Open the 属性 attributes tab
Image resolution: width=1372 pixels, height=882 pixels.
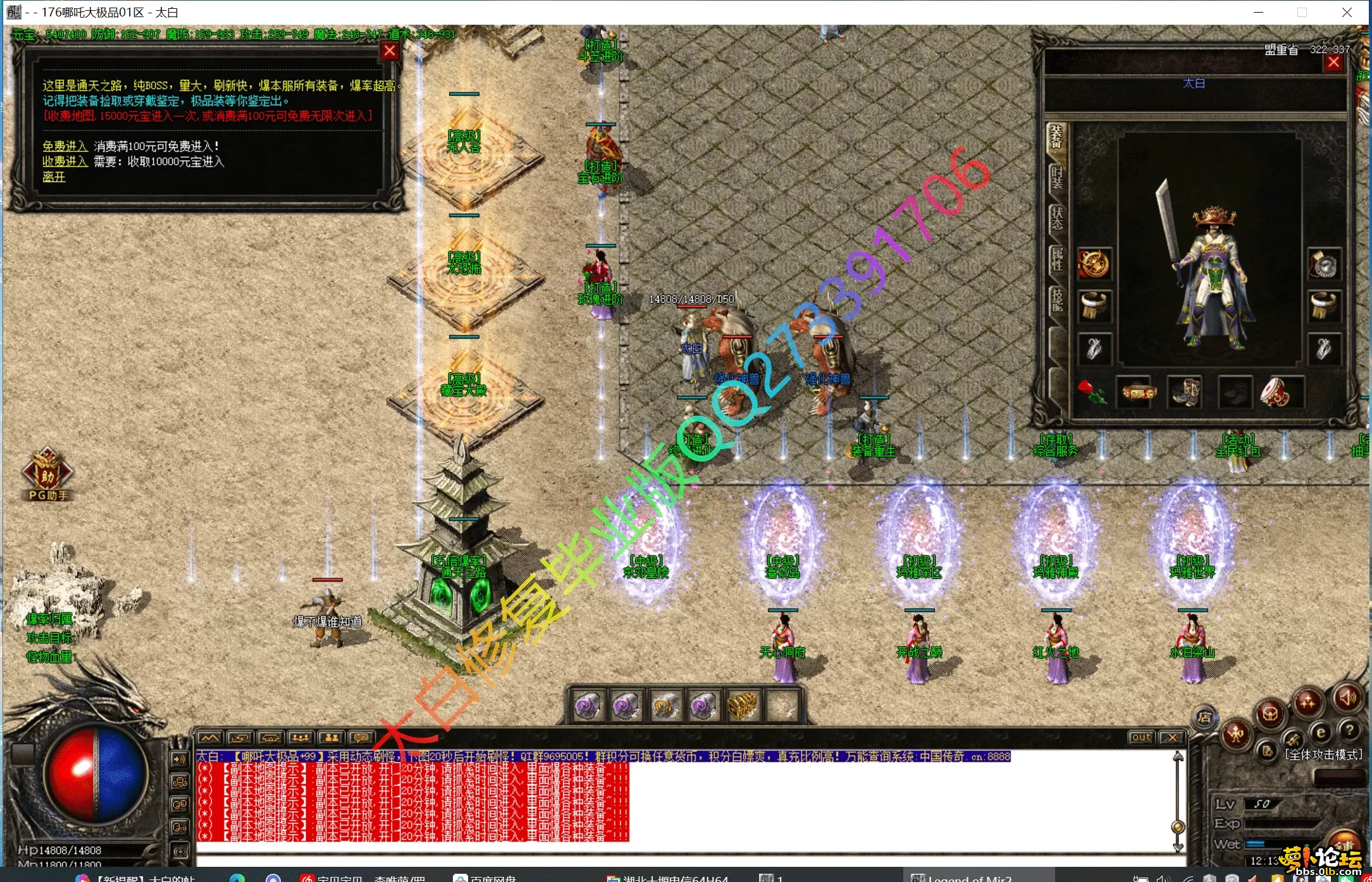click(x=1056, y=258)
